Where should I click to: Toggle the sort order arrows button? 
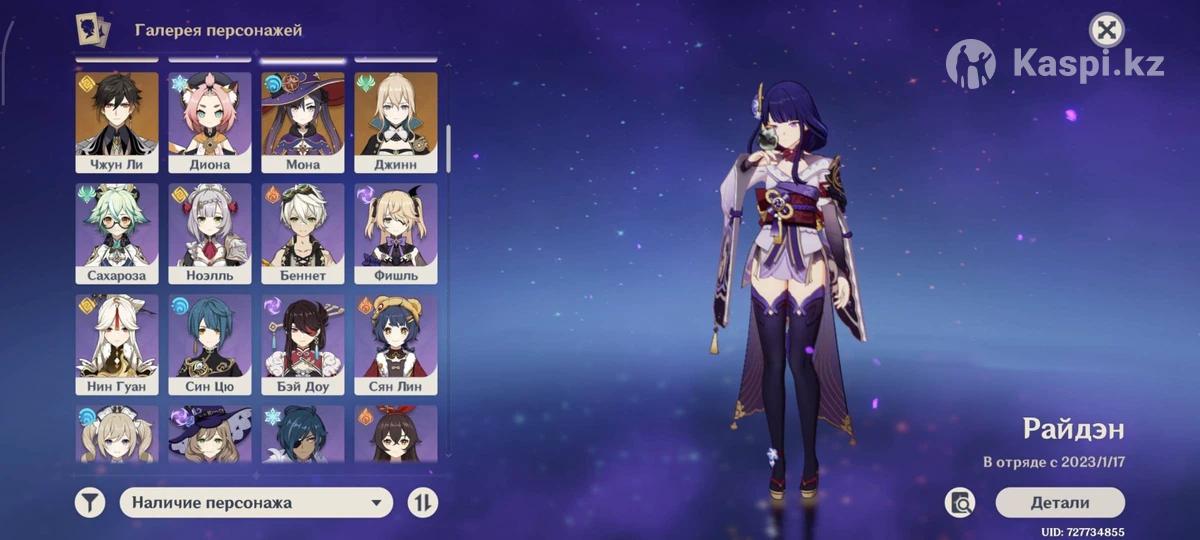click(x=423, y=503)
